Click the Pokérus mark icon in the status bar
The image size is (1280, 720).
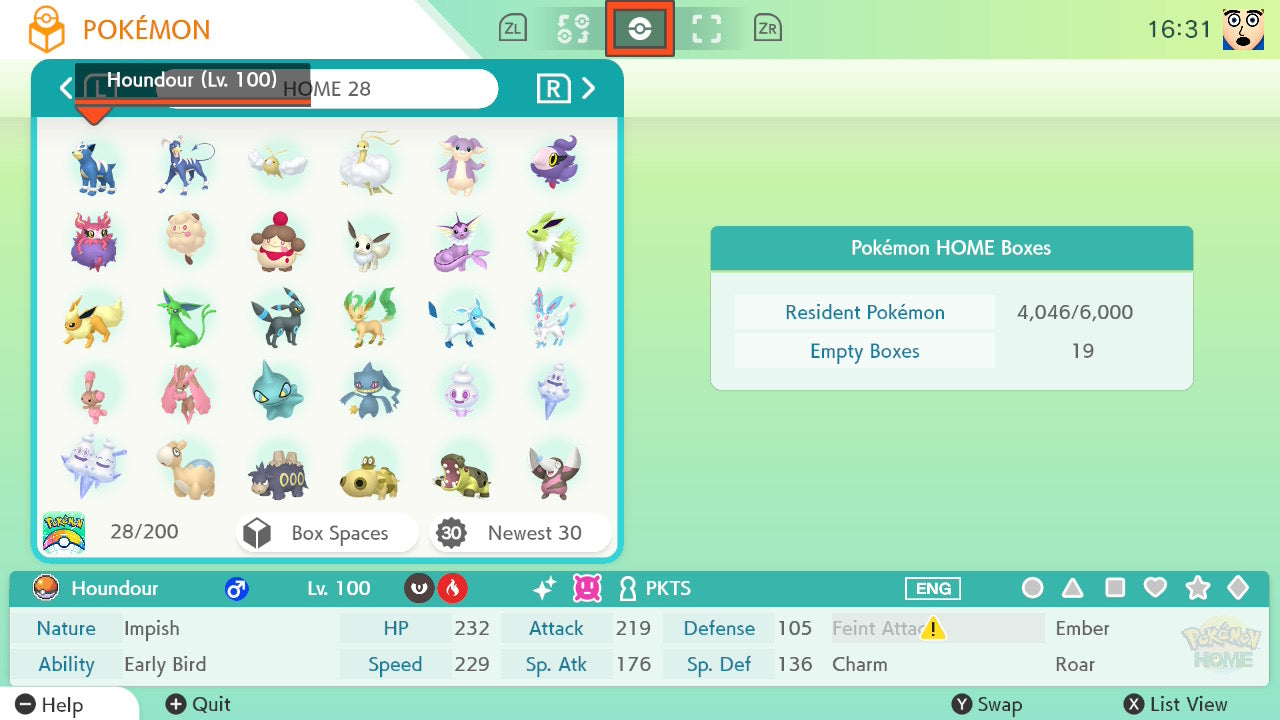pos(587,589)
